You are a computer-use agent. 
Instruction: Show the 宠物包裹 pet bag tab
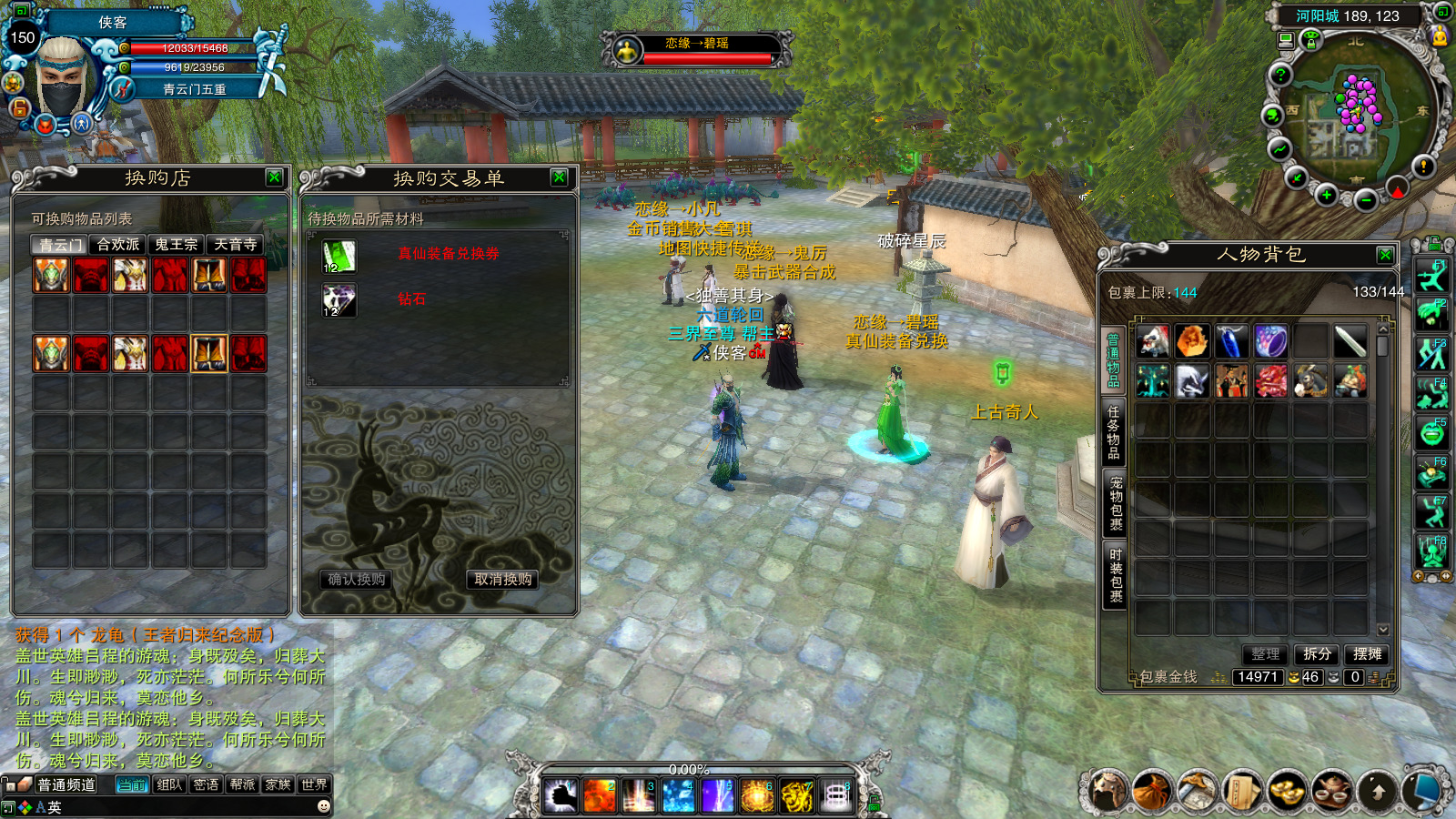pyautogui.click(x=1116, y=503)
